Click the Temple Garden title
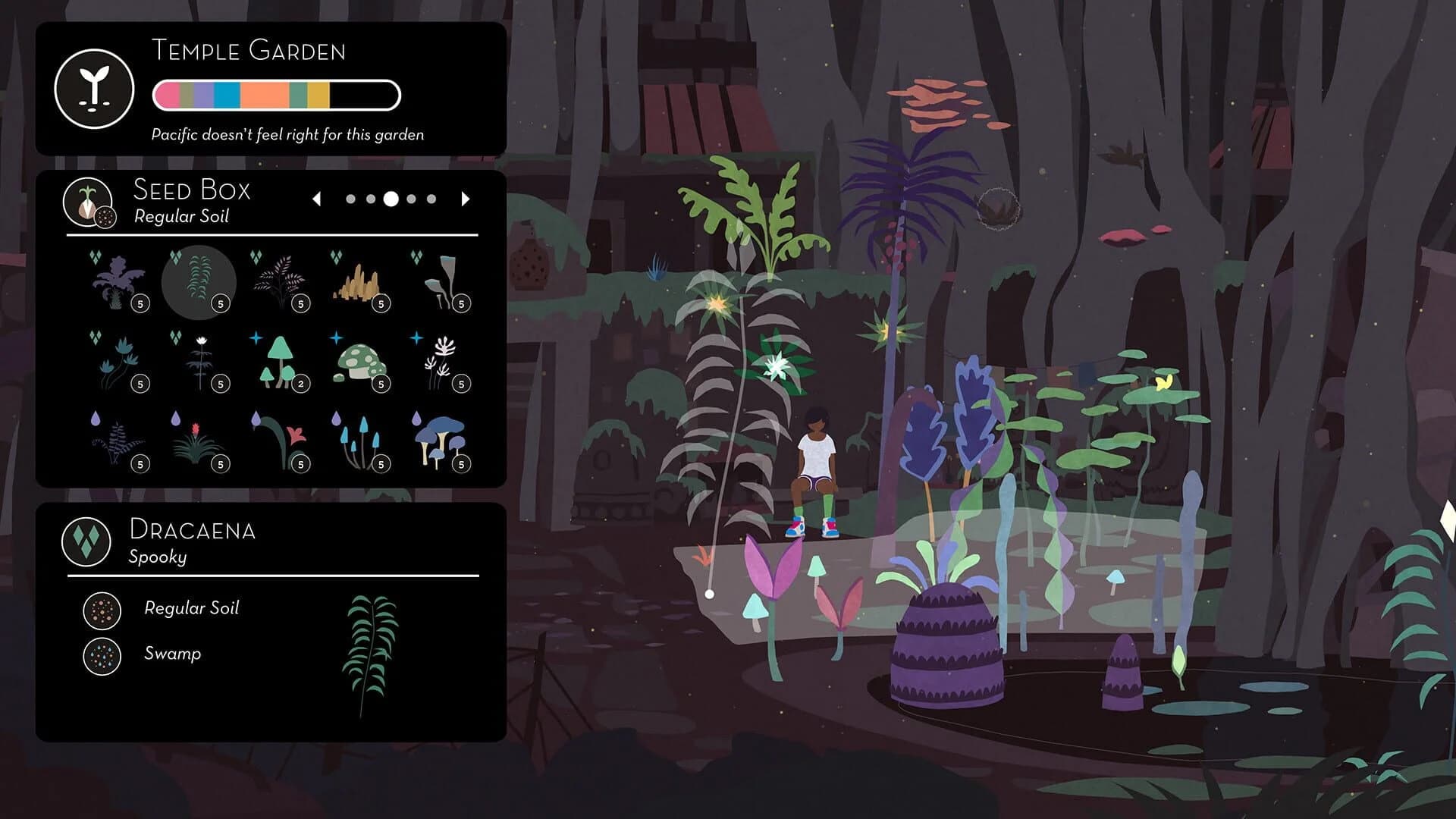 (x=249, y=52)
